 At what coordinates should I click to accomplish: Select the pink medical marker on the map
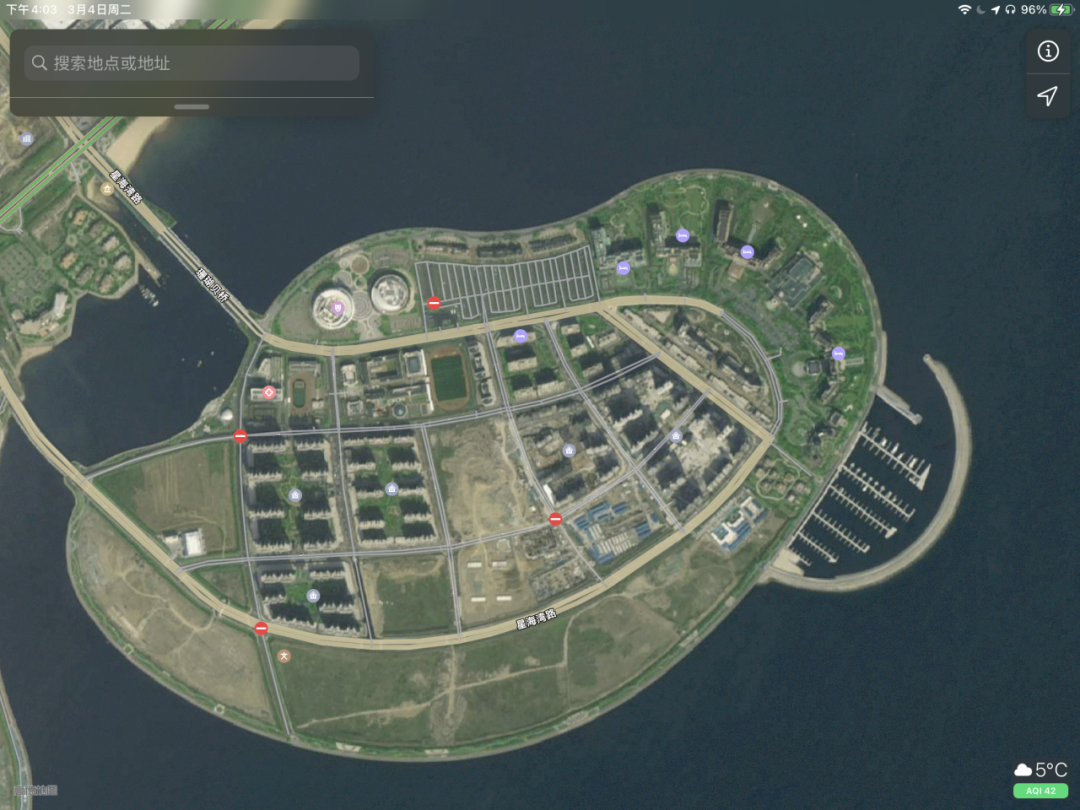(269, 393)
